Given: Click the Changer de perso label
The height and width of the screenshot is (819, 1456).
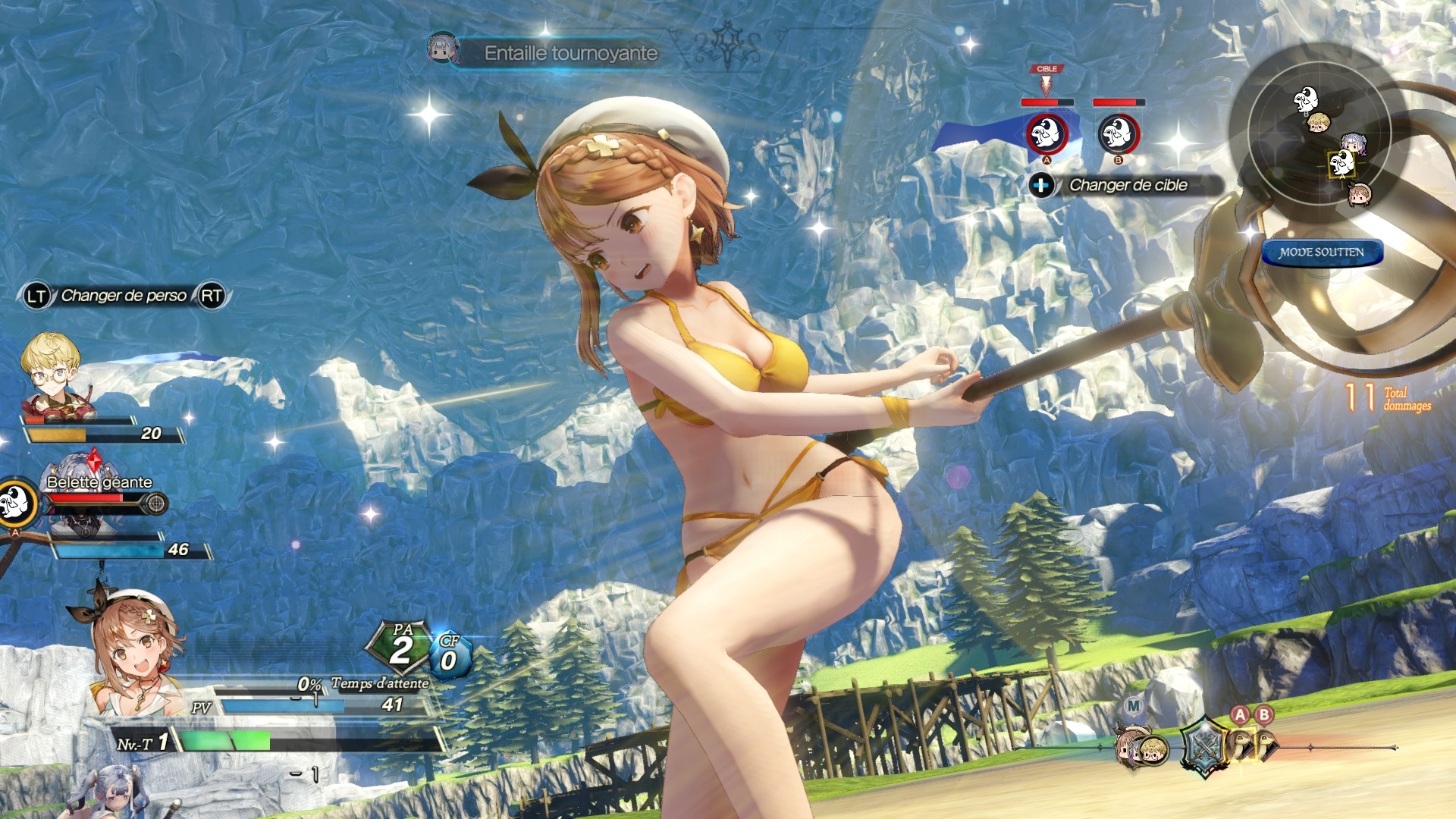Looking at the screenshot, I should 124,296.
